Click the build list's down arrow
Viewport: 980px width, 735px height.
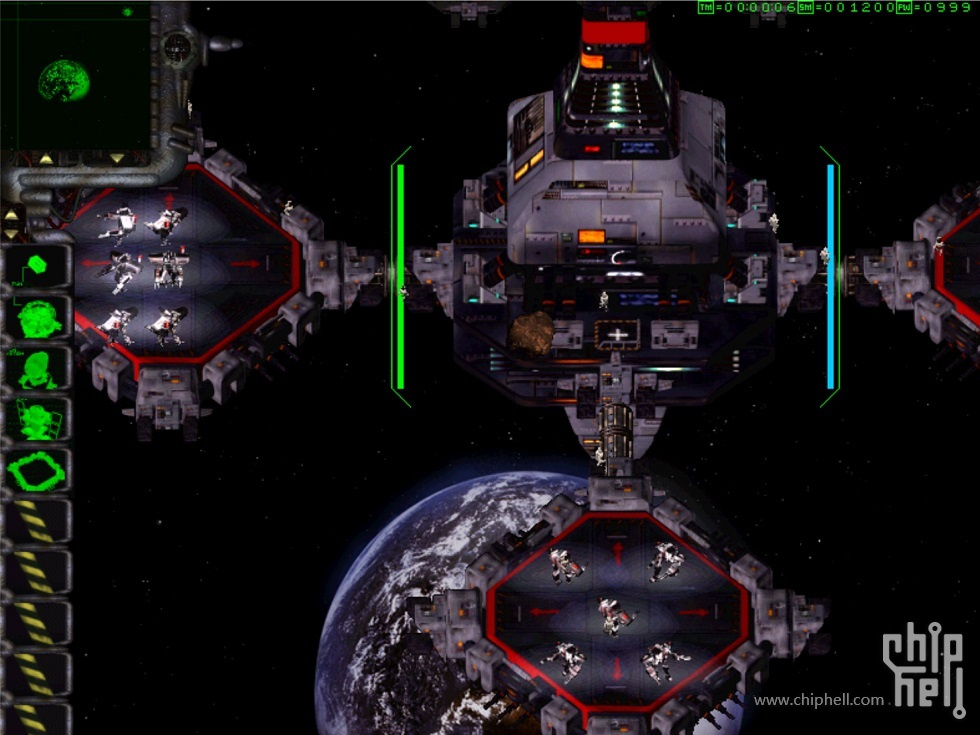(12, 233)
